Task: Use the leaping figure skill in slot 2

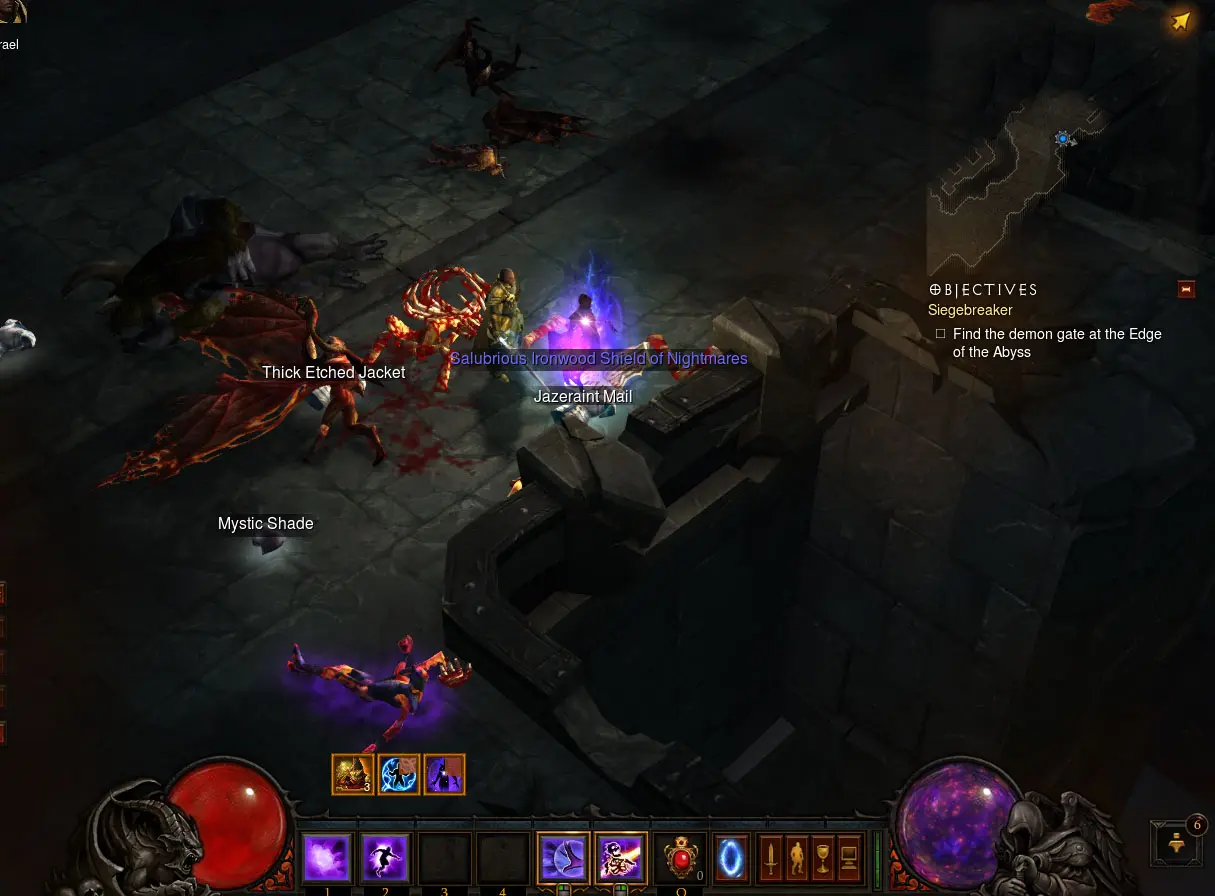Action: coord(385,858)
